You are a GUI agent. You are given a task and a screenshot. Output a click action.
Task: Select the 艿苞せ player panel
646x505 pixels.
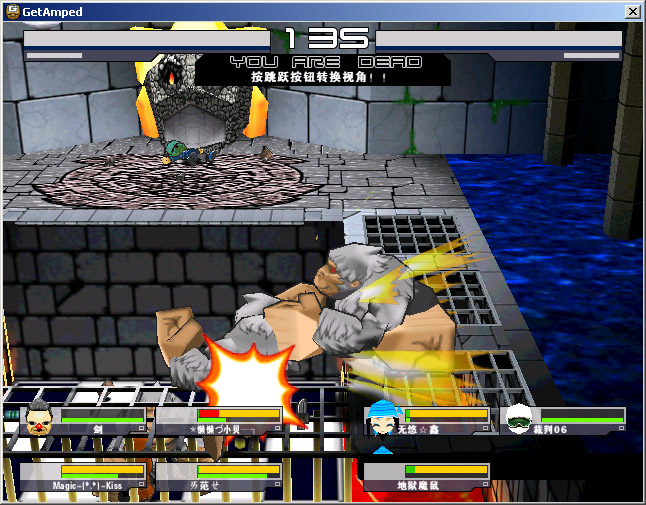[x=220, y=476]
